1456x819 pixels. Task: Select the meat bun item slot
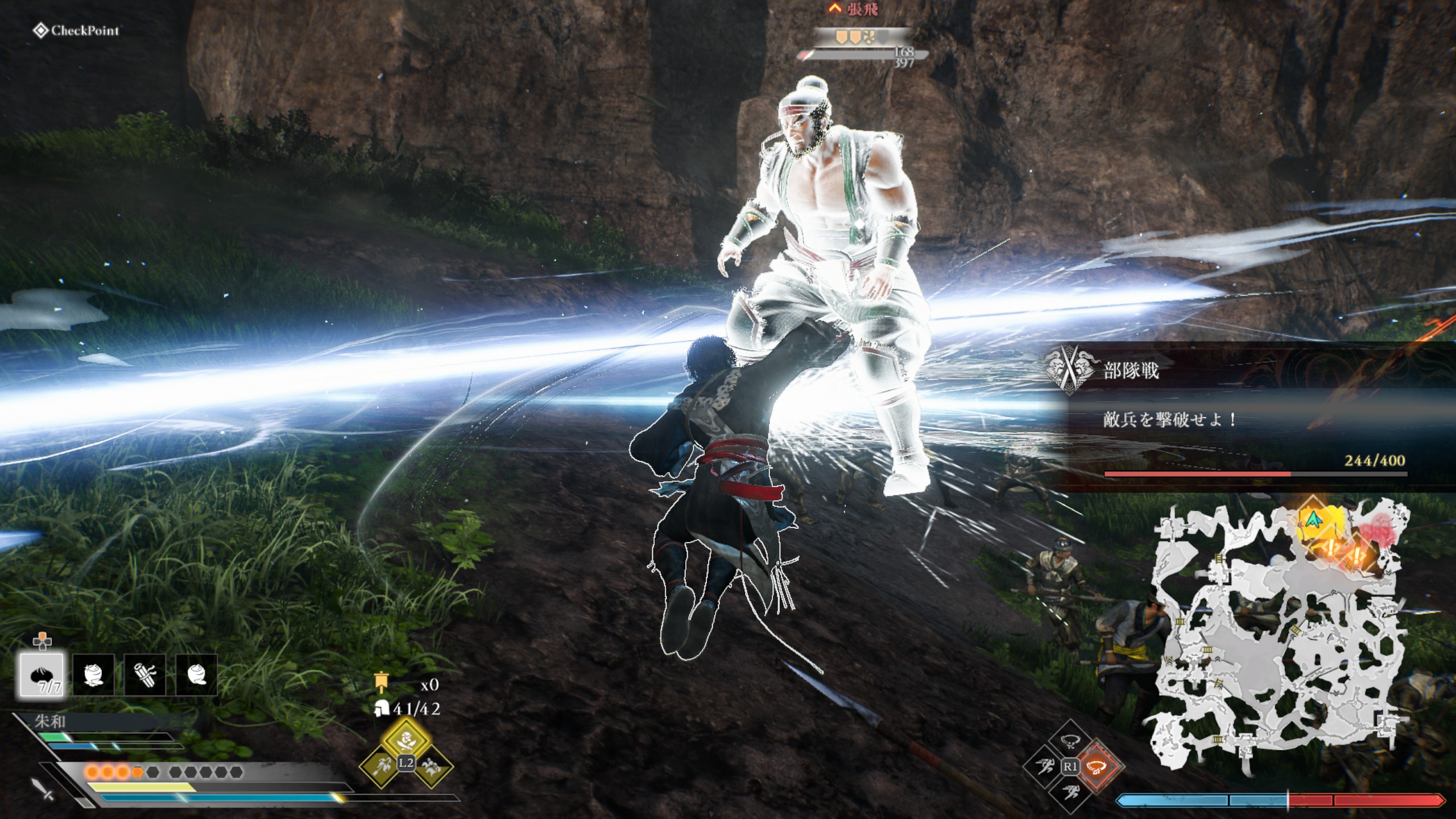42,675
